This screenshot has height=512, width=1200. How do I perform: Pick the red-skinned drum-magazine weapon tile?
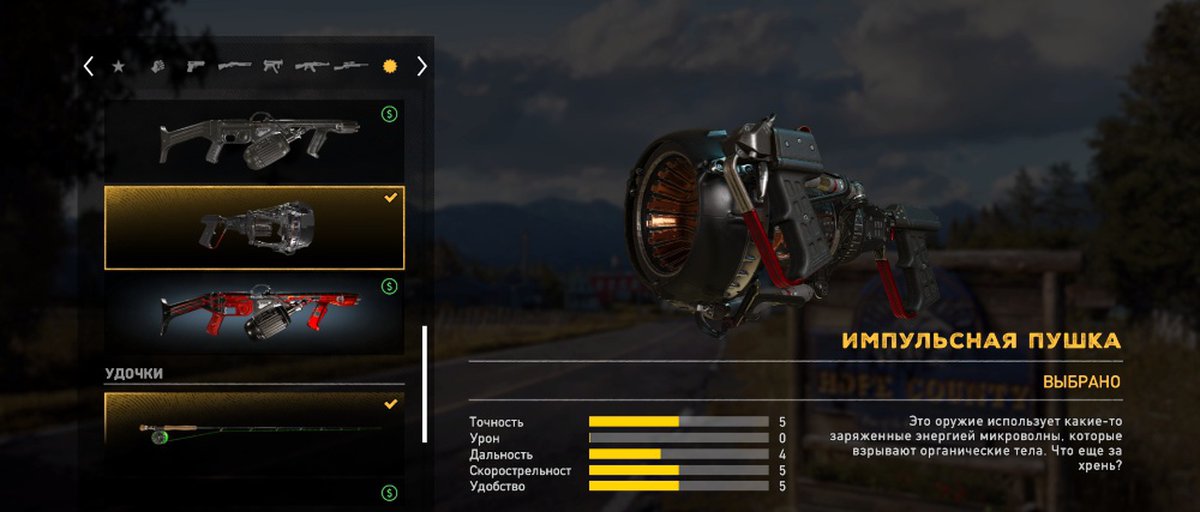click(254, 312)
